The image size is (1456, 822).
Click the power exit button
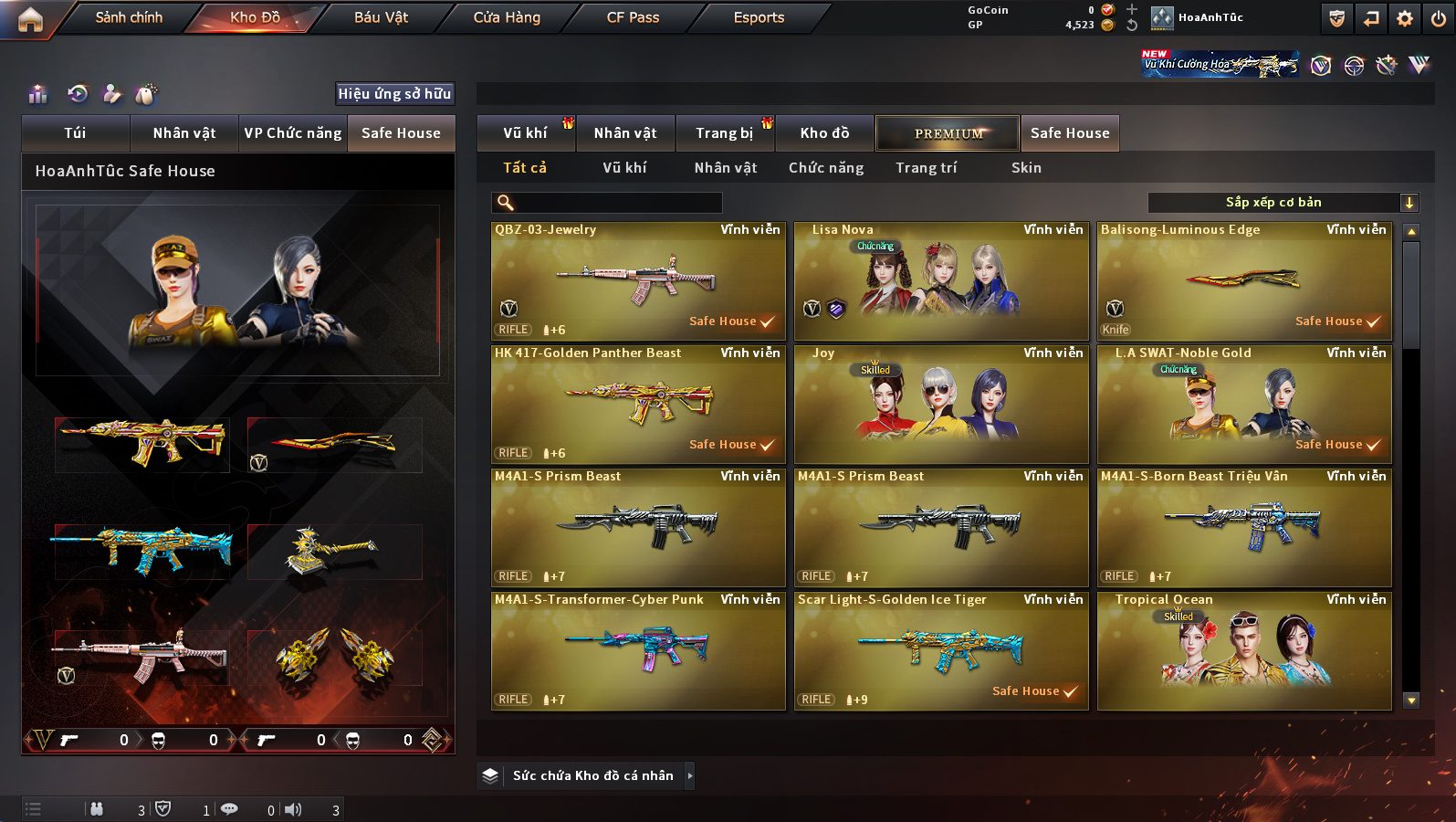tap(1438, 18)
